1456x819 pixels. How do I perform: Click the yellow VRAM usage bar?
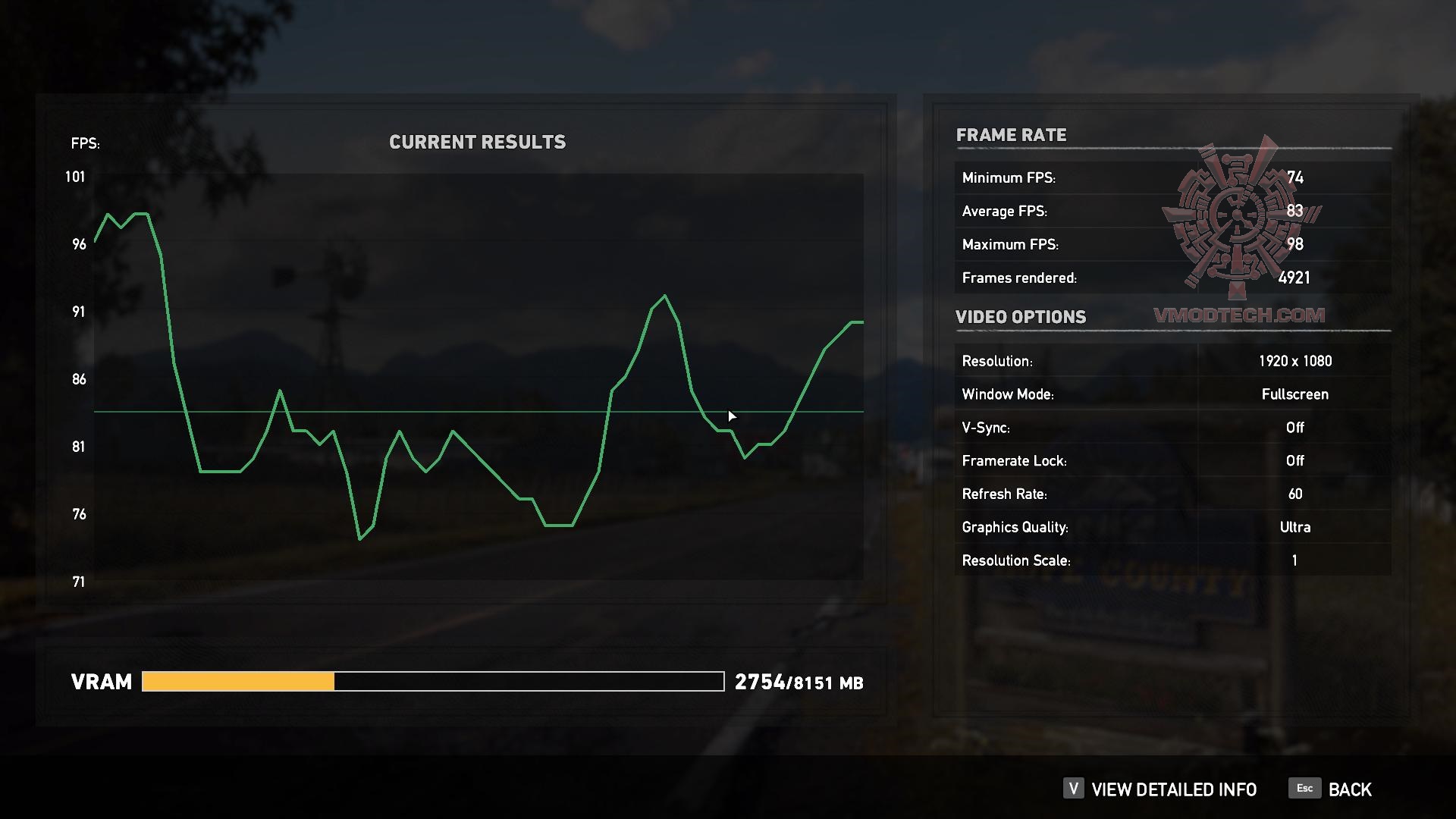237,682
